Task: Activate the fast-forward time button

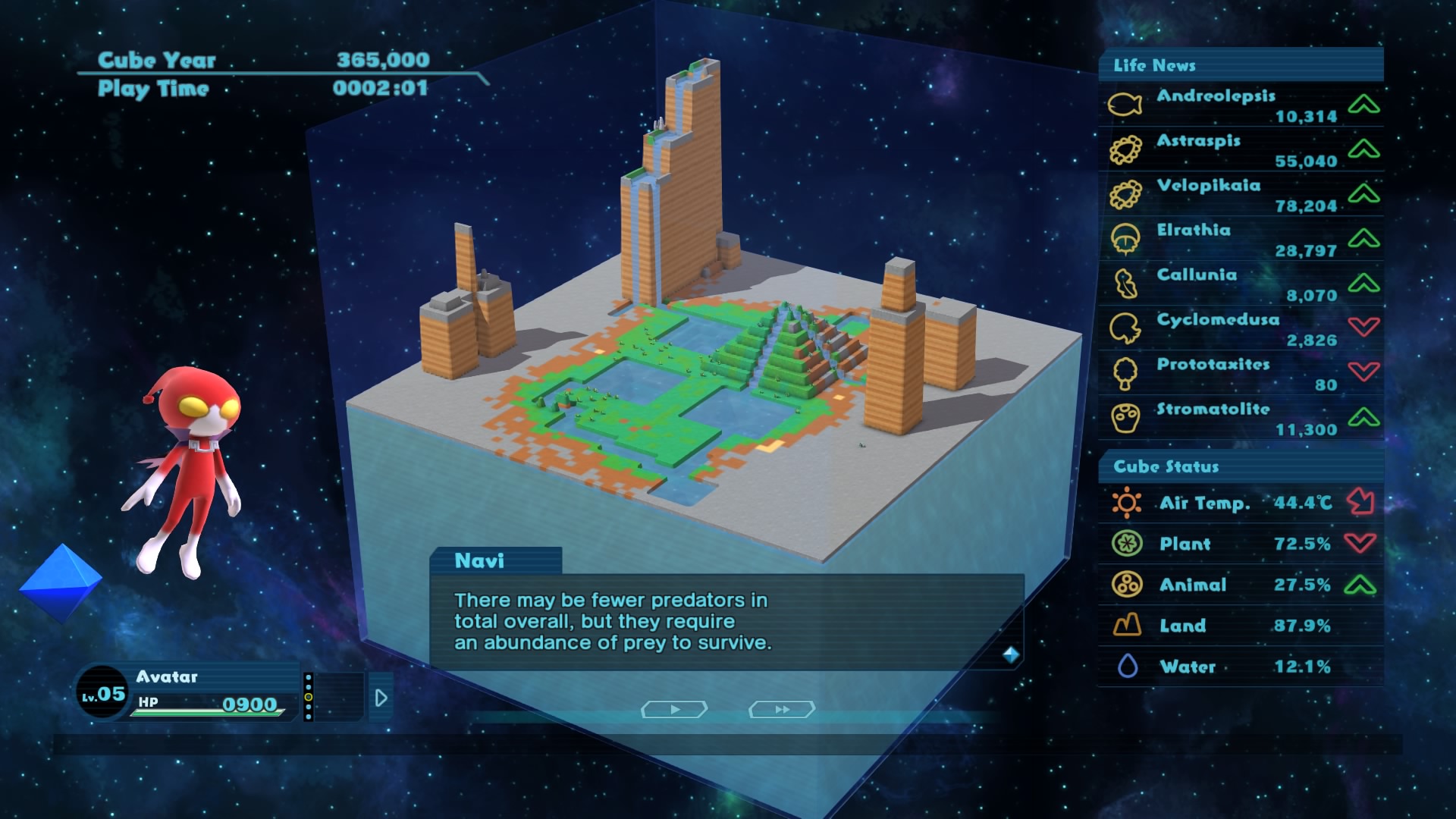Action: [782, 709]
